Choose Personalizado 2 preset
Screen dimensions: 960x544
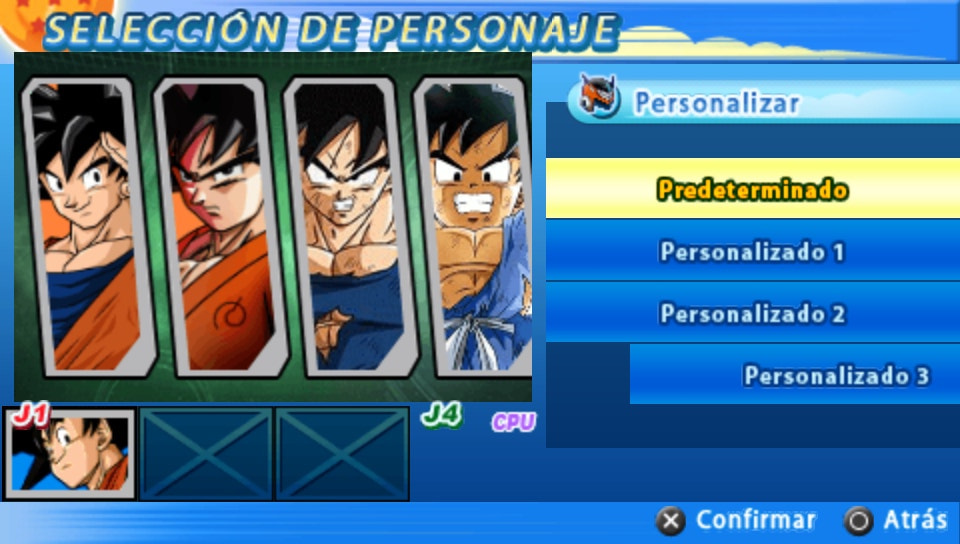(752, 313)
